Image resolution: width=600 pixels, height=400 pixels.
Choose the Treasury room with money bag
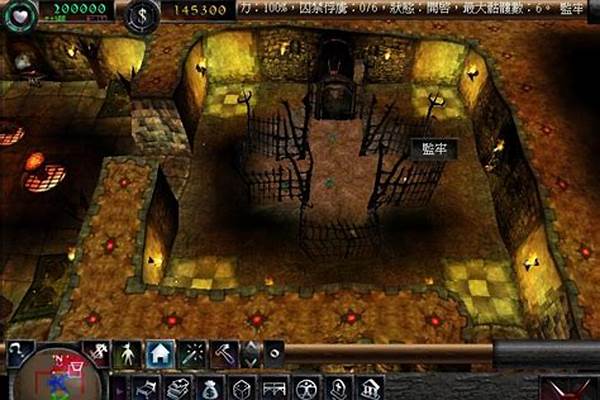(x=207, y=387)
